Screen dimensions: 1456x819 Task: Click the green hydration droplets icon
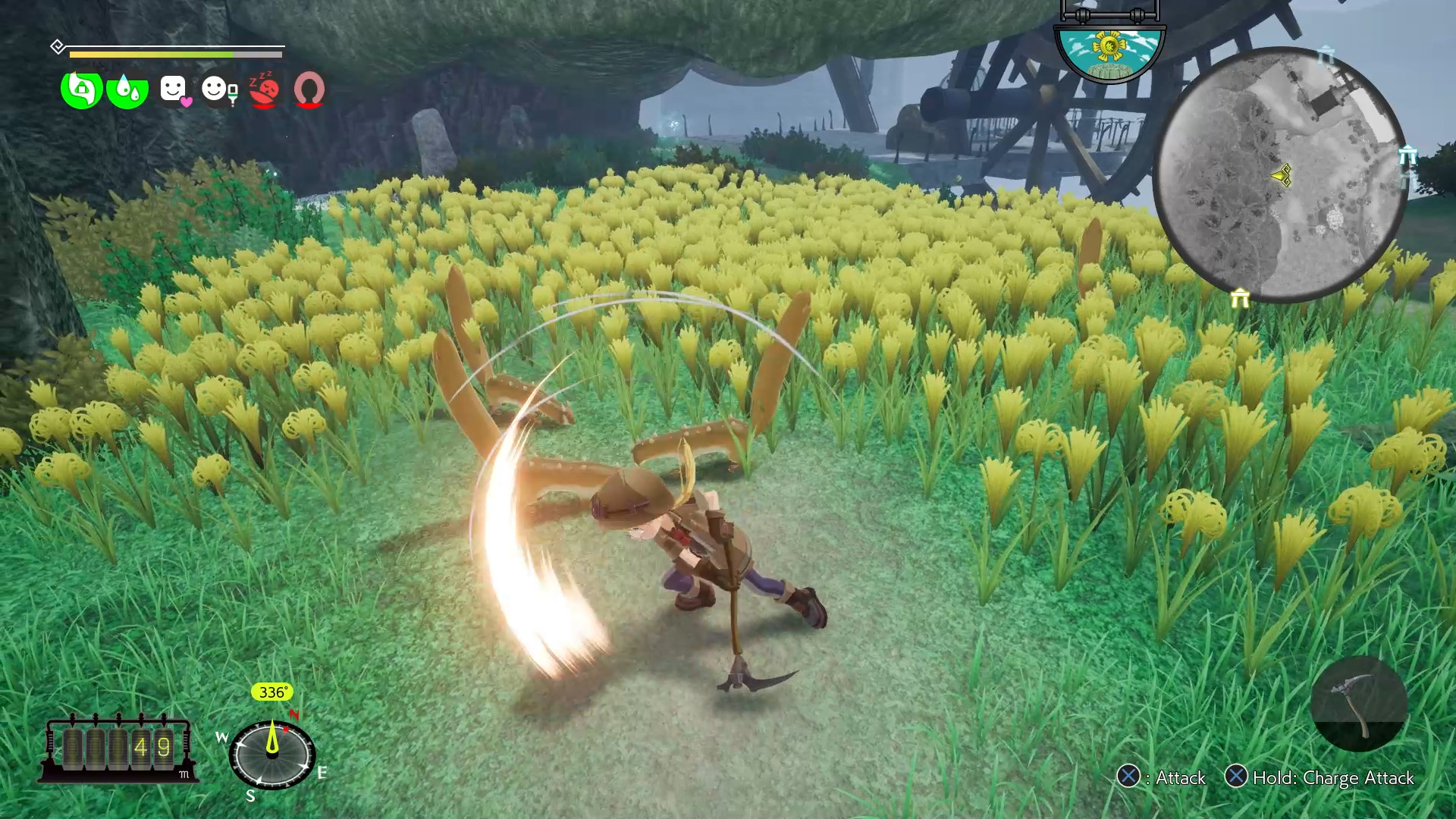click(127, 89)
